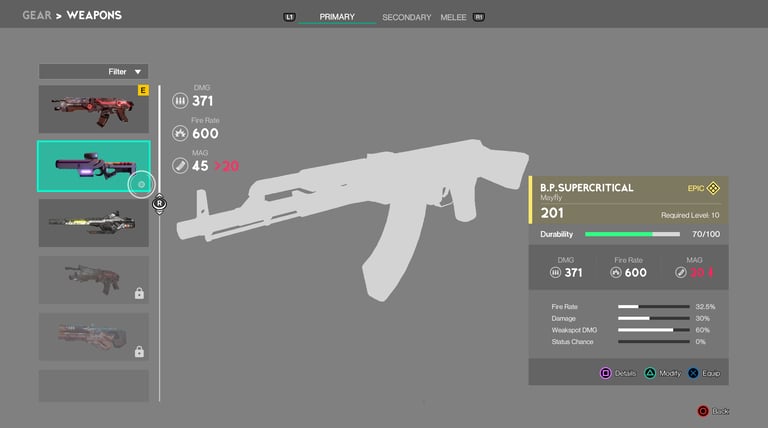Image resolution: width=768 pixels, height=428 pixels.
Task: Select the Primary weapons tab
Action: pos(337,17)
